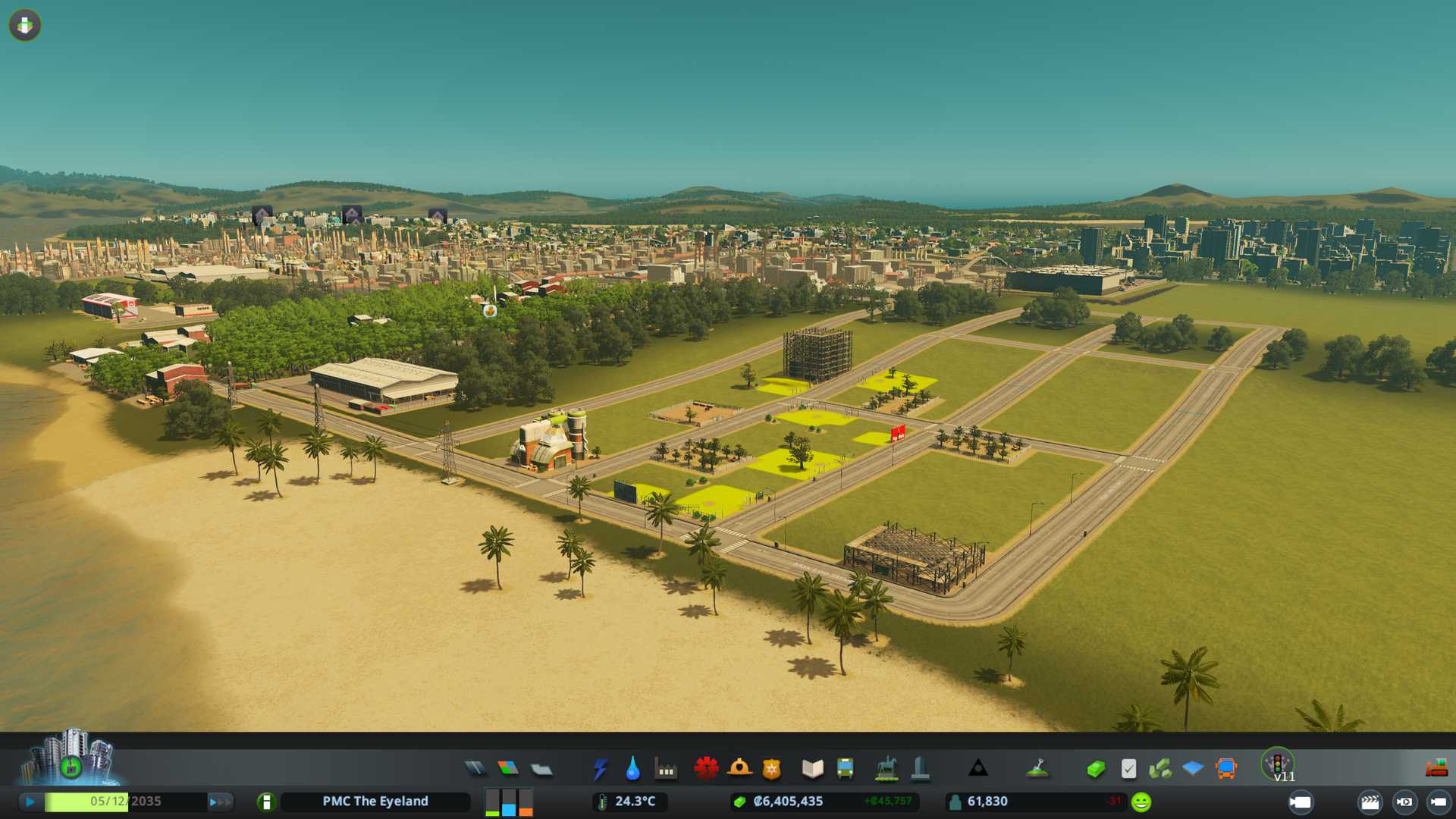Open the Education book menu
Screen dimensions: 1456x819
812,769
